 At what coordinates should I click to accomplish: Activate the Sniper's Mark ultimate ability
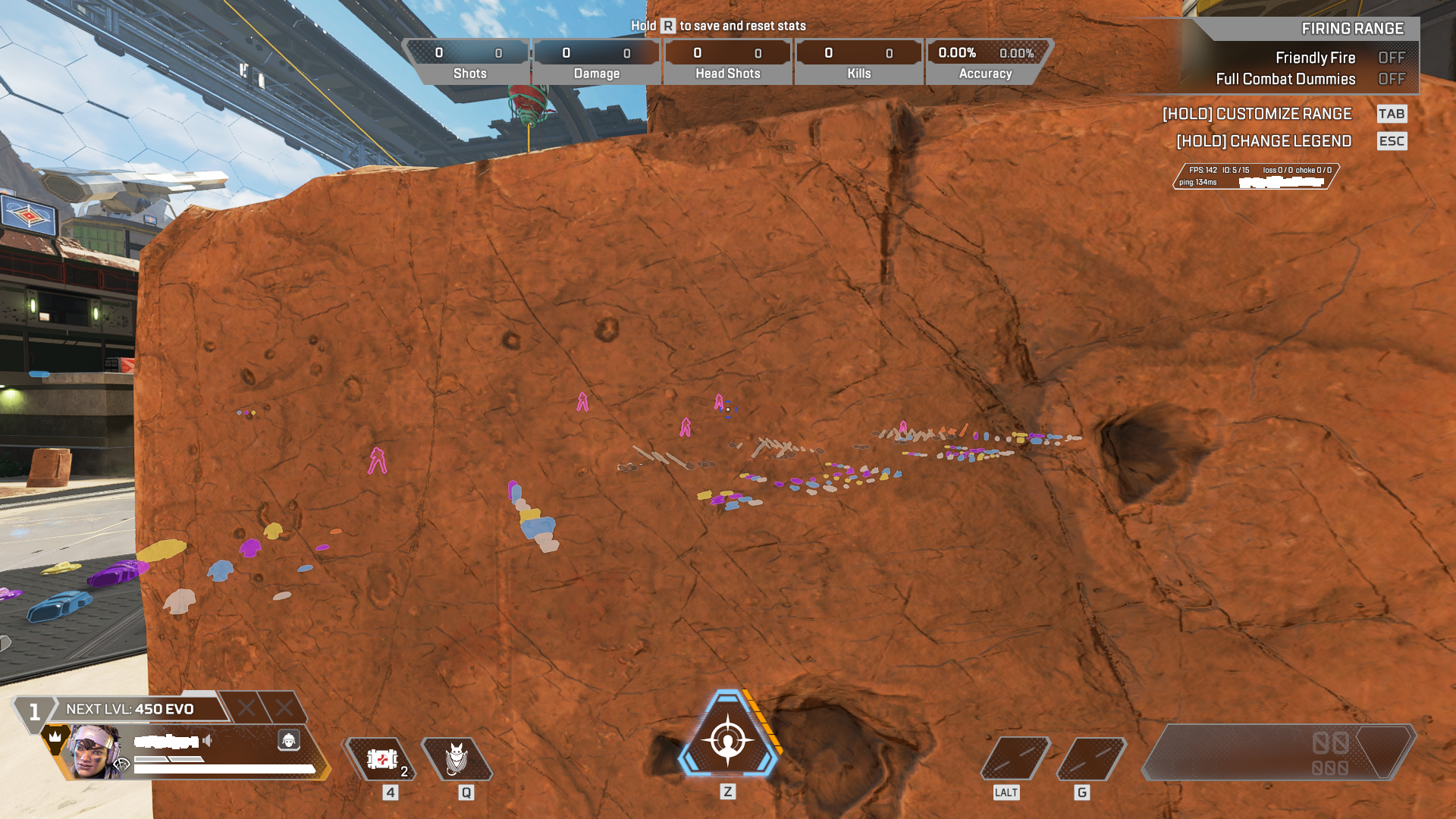[727, 739]
